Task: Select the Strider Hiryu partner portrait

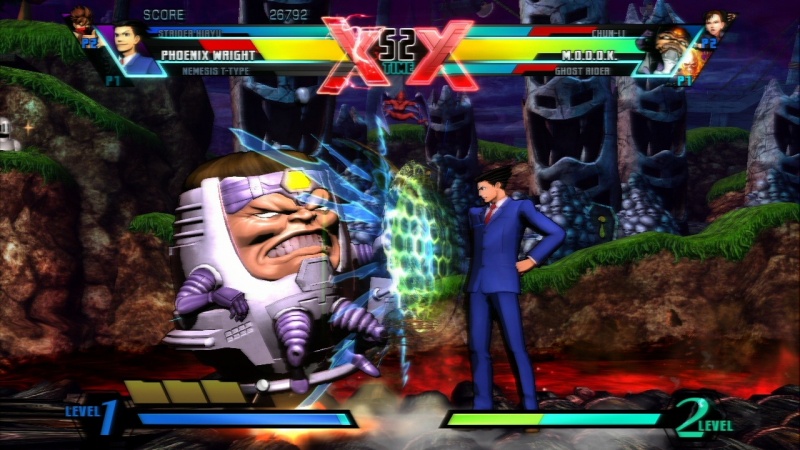Action: pyautogui.click(x=82, y=20)
